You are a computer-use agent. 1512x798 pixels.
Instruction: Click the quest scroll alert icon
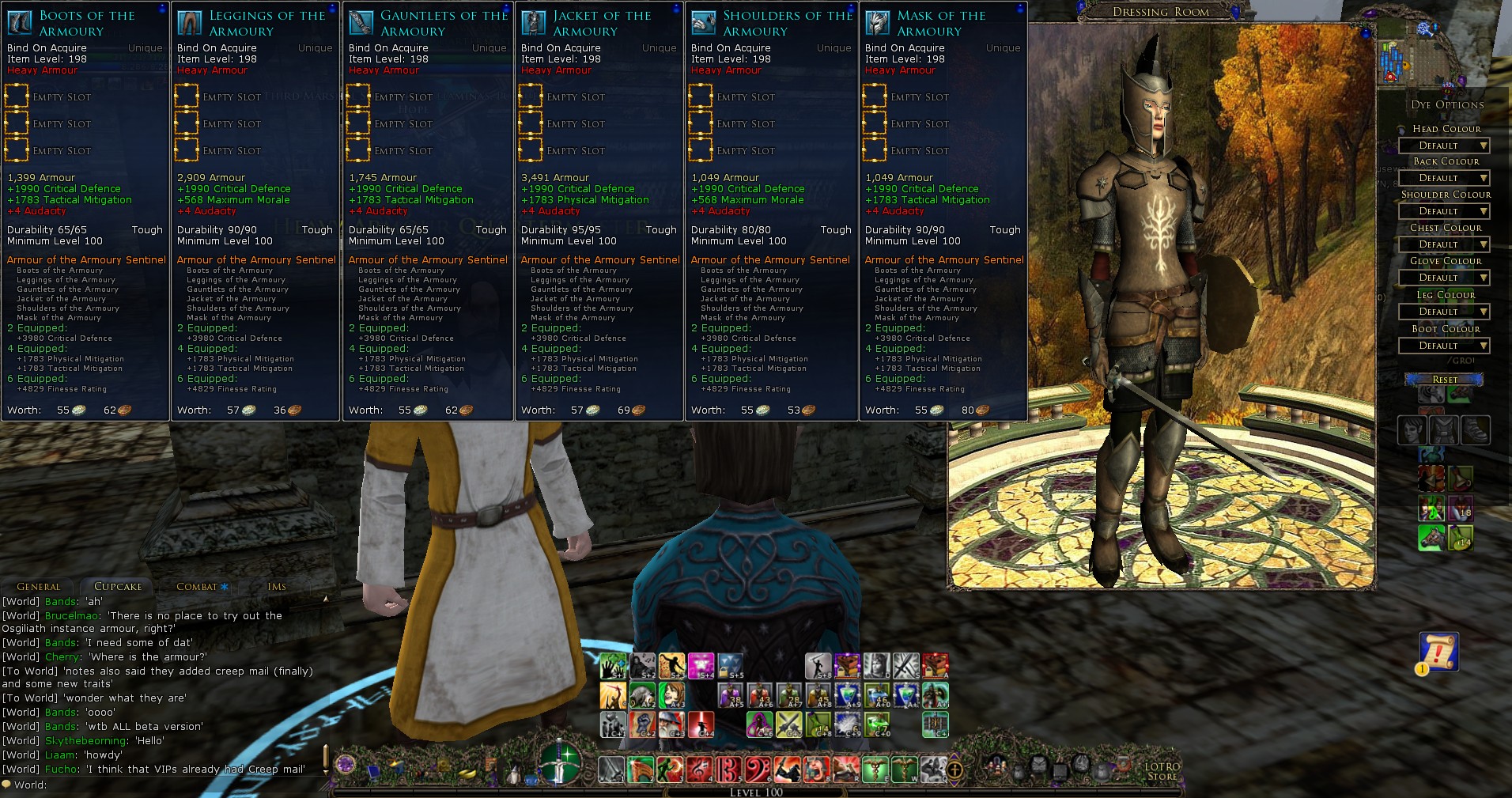(1438, 652)
